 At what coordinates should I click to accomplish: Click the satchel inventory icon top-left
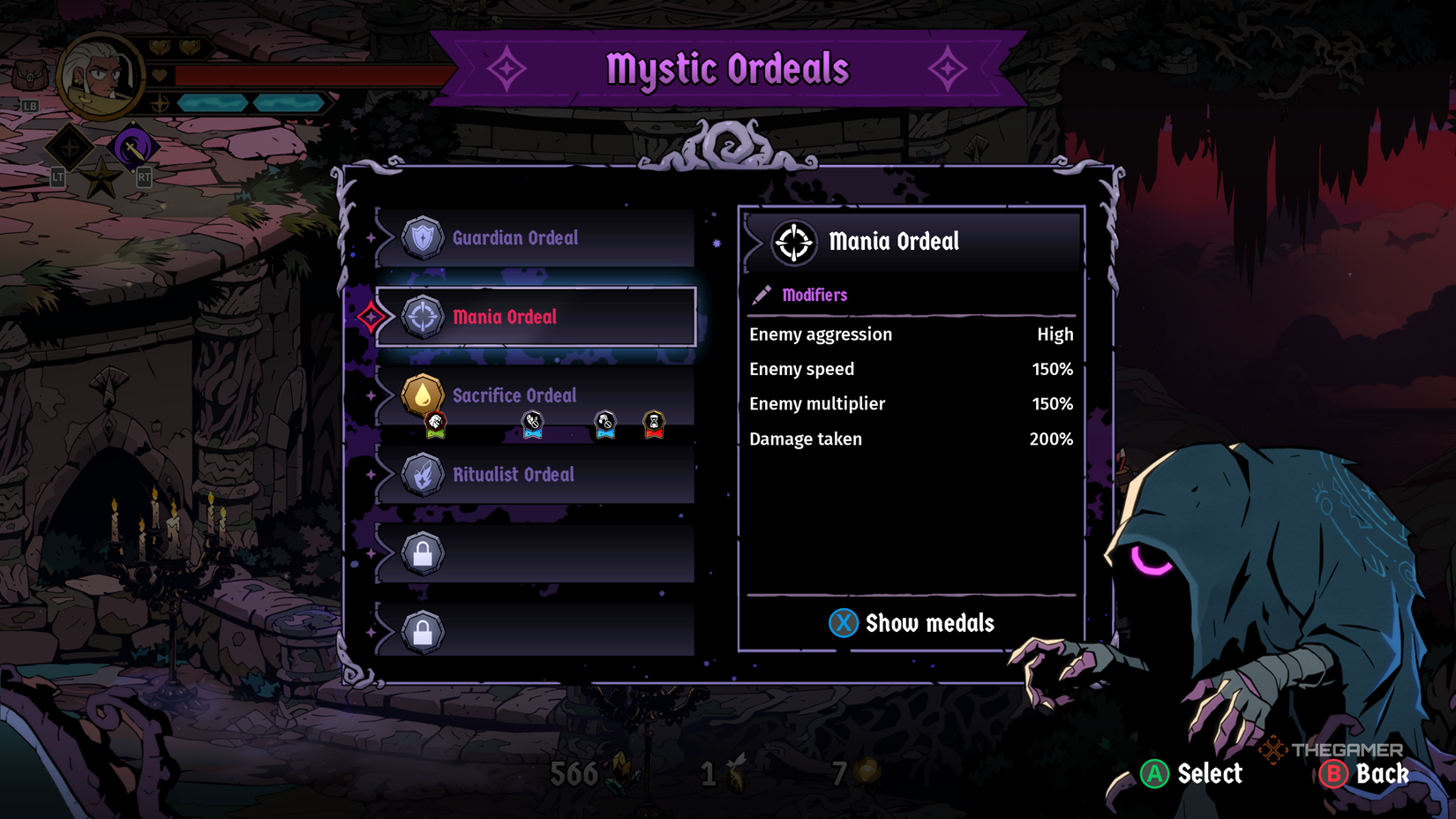29,73
